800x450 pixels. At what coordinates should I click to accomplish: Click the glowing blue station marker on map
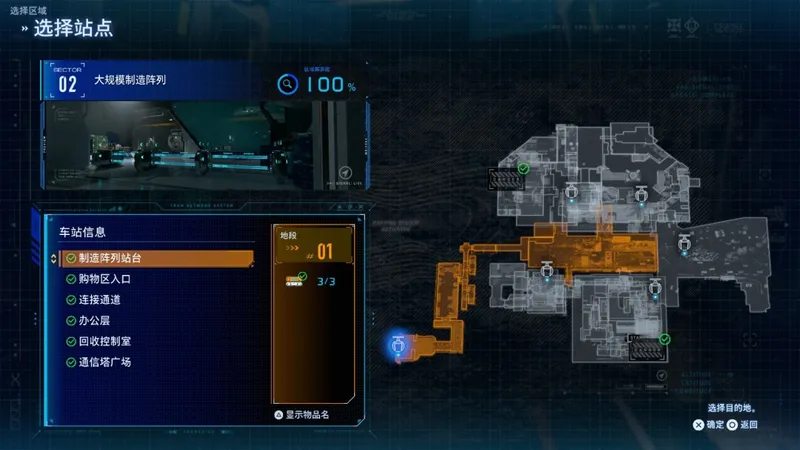tap(398, 347)
